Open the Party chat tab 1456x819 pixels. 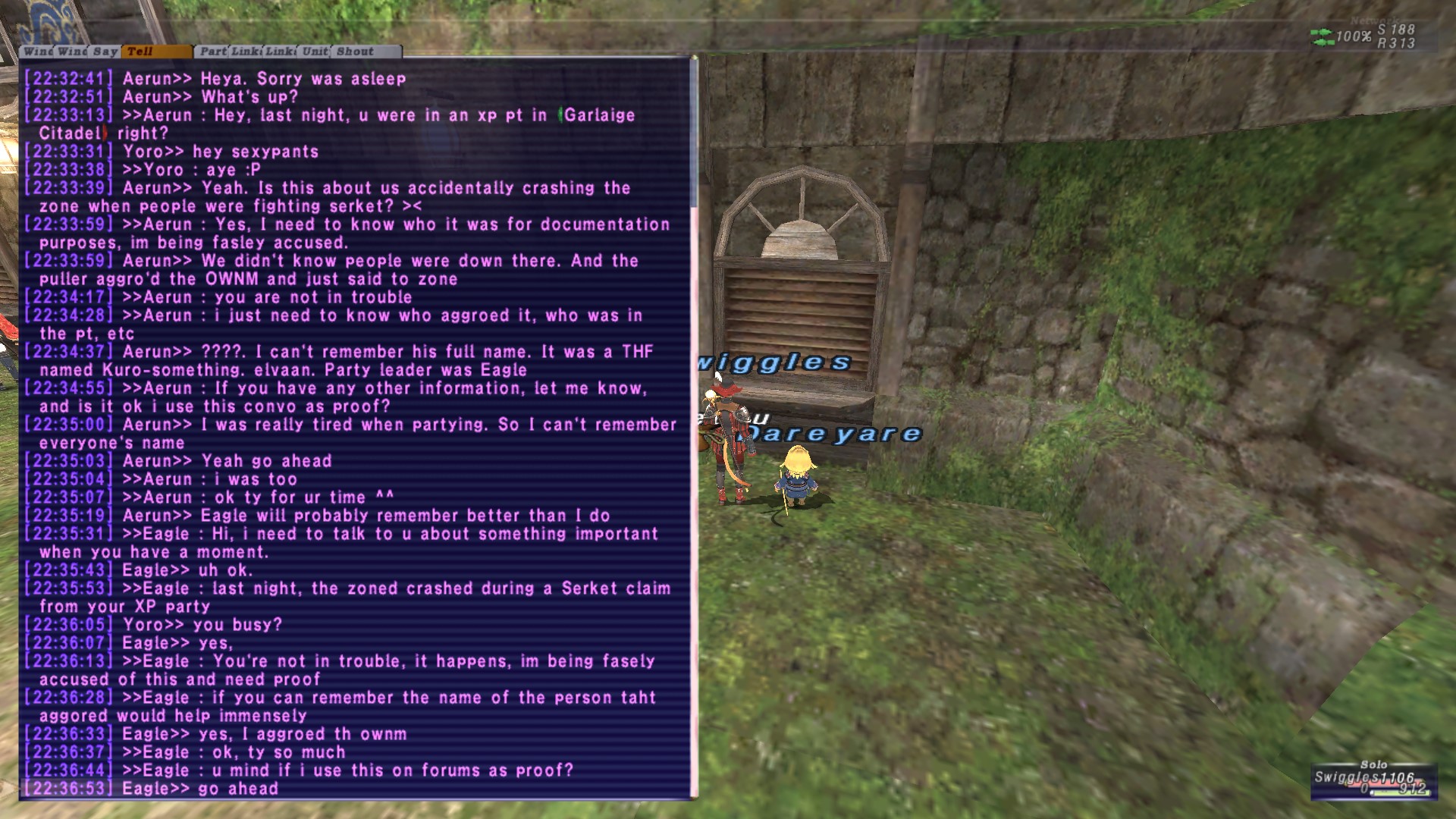[x=213, y=52]
